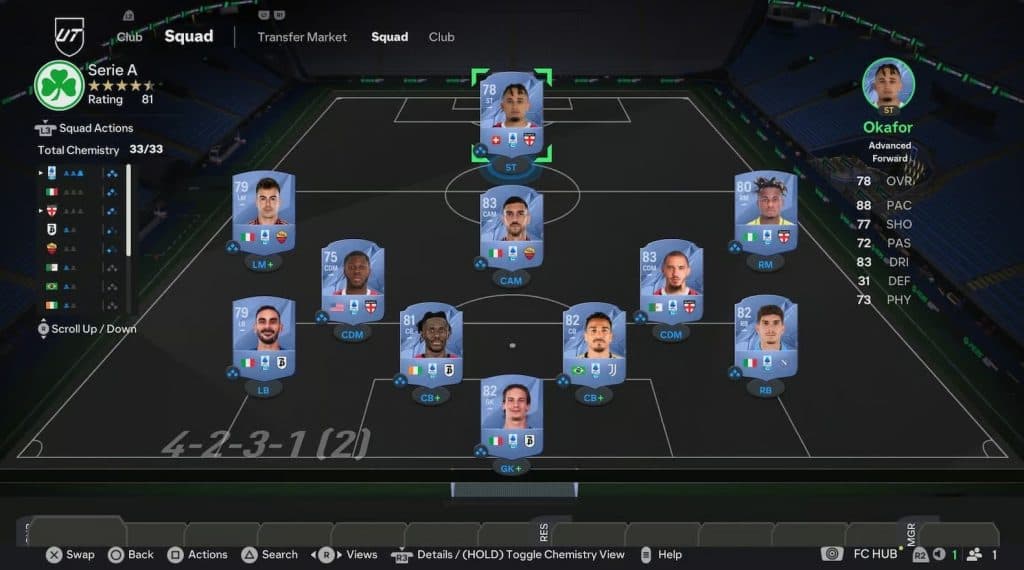Open the FC HUB

(x=874, y=554)
